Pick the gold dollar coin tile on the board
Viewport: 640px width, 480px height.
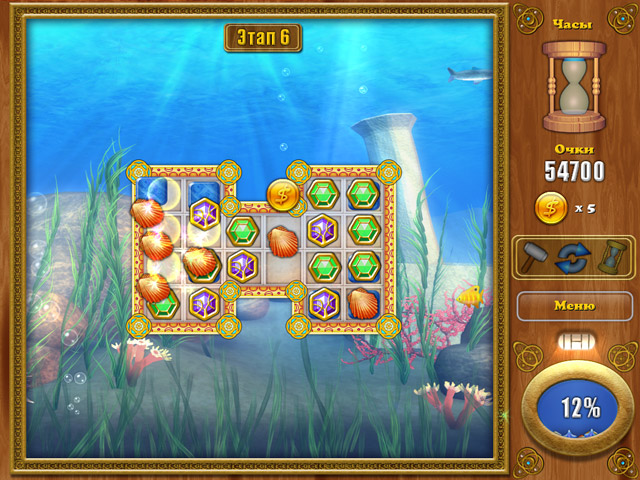coord(283,195)
